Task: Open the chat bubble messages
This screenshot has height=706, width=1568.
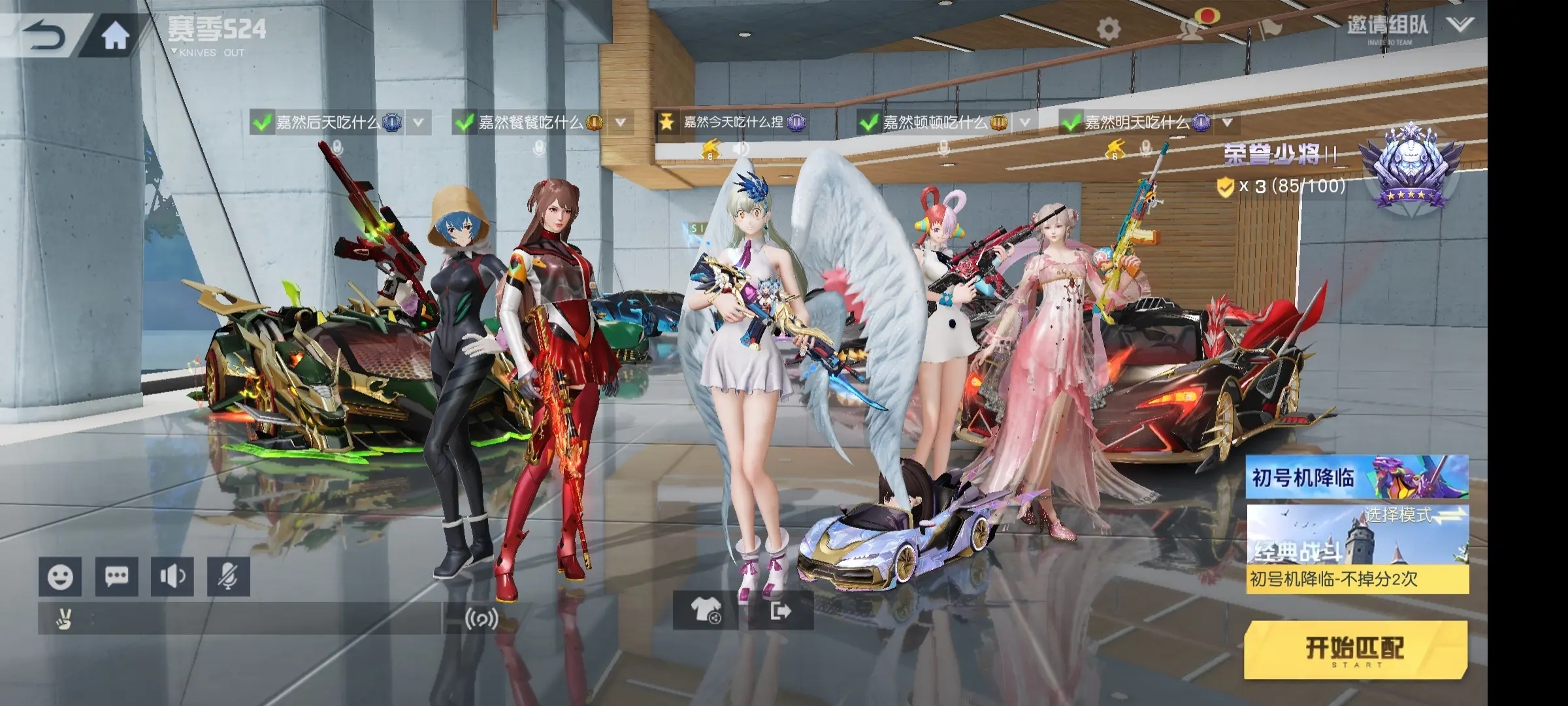Action: [116, 577]
